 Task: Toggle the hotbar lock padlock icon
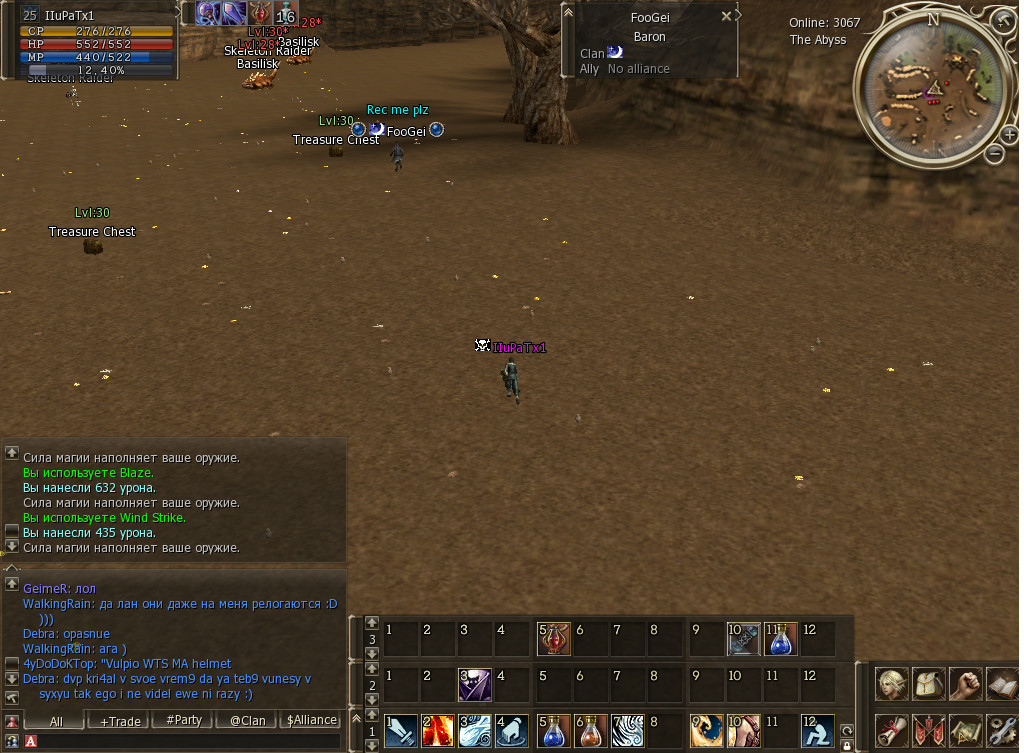click(847, 745)
